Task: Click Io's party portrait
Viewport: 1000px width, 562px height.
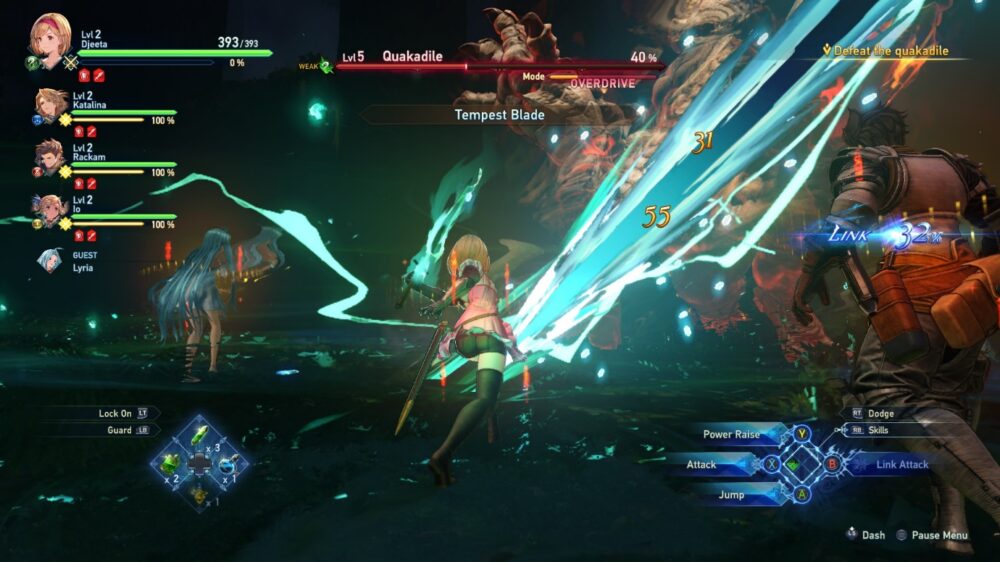Action: [52, 208]
